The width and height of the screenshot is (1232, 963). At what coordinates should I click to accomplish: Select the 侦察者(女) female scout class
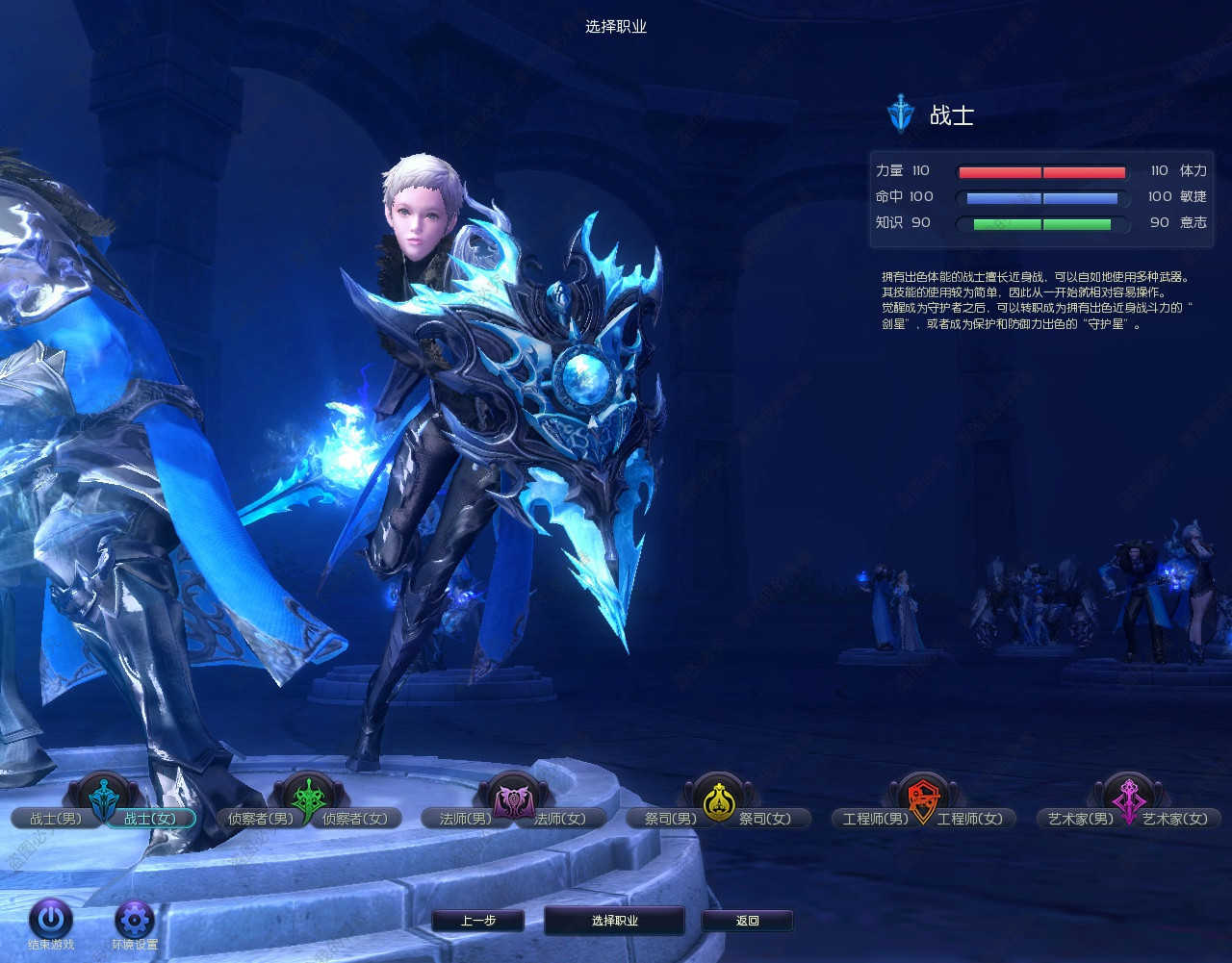click(x=355, y=819)
